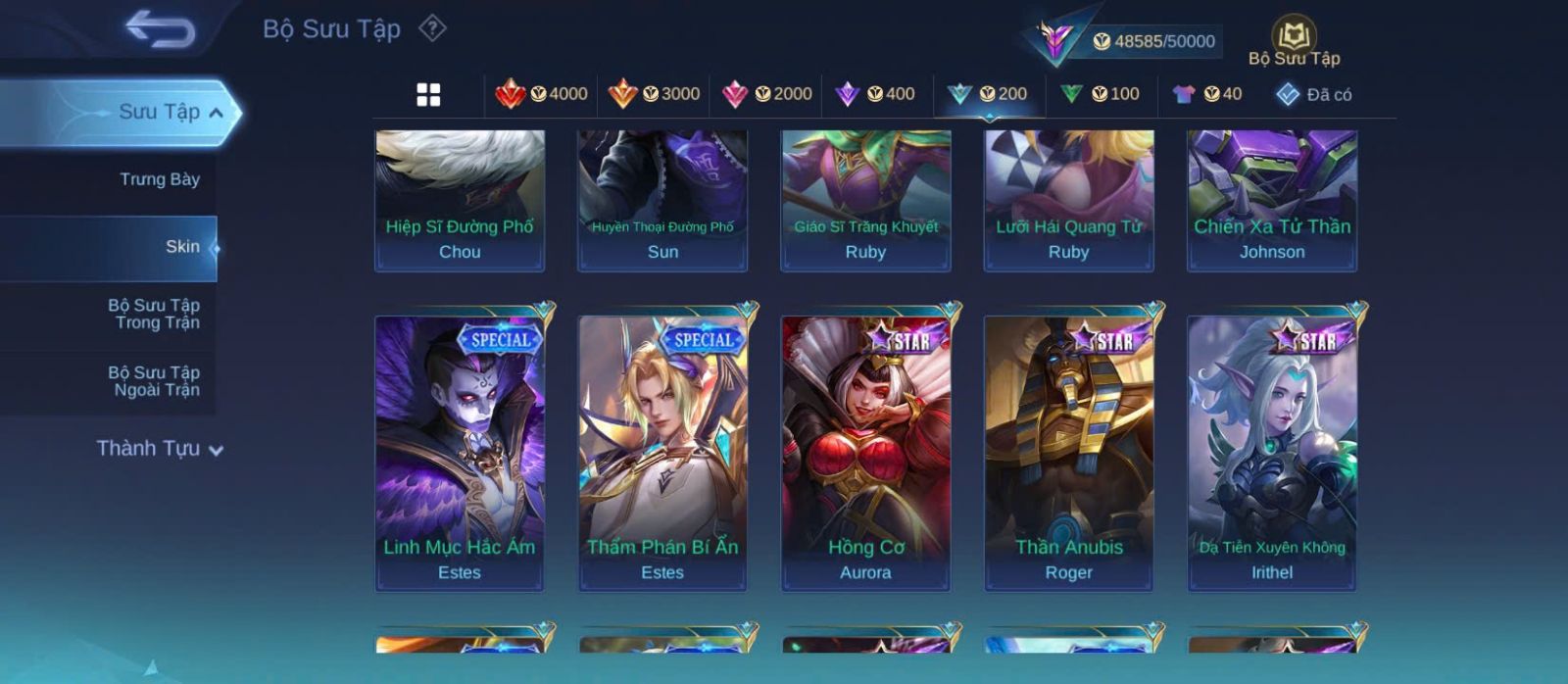Show the 40 points shirt tier
Screen dimensions: 1568x684
click(1207, 94)
